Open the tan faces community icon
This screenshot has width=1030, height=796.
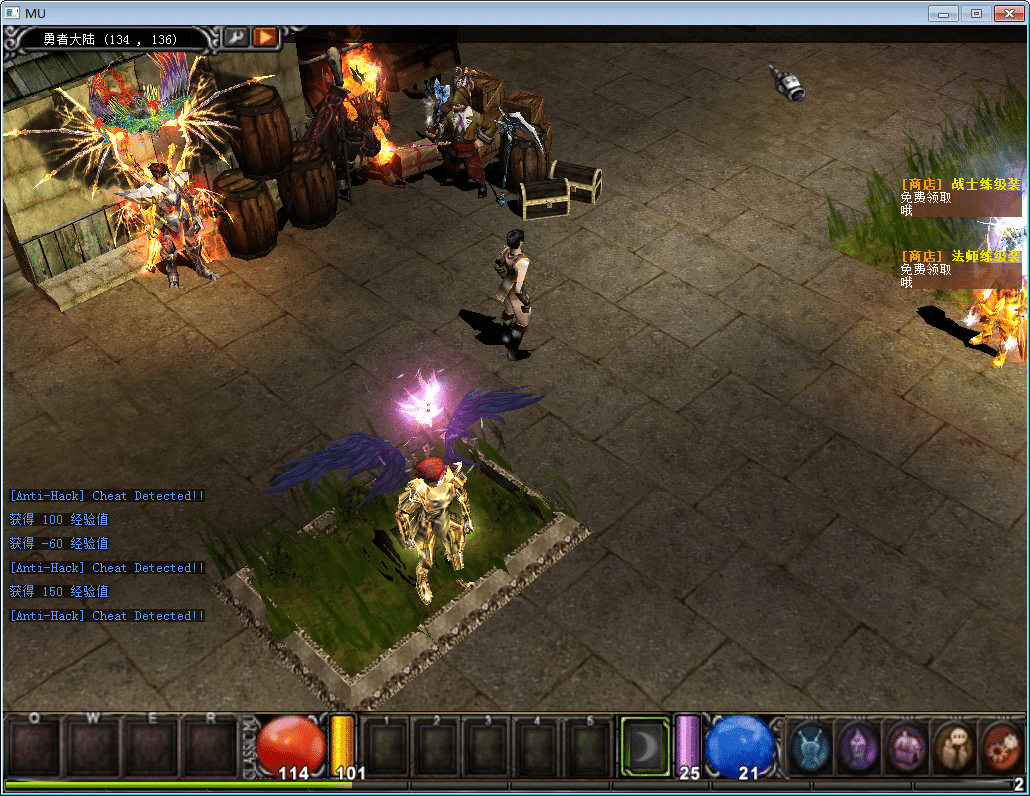[x=954, y=746]
